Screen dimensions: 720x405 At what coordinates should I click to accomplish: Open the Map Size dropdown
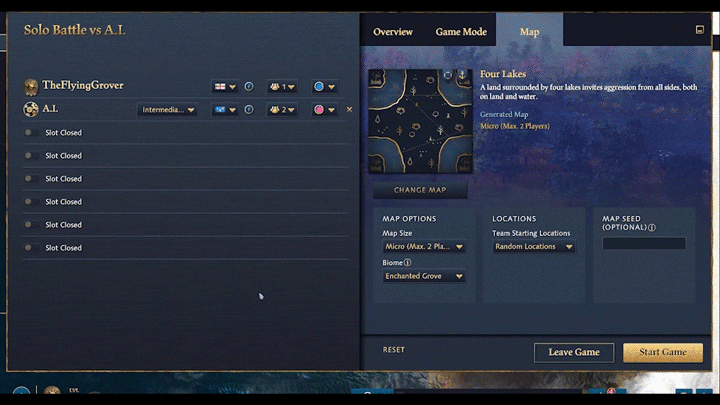tap(425, 246)
